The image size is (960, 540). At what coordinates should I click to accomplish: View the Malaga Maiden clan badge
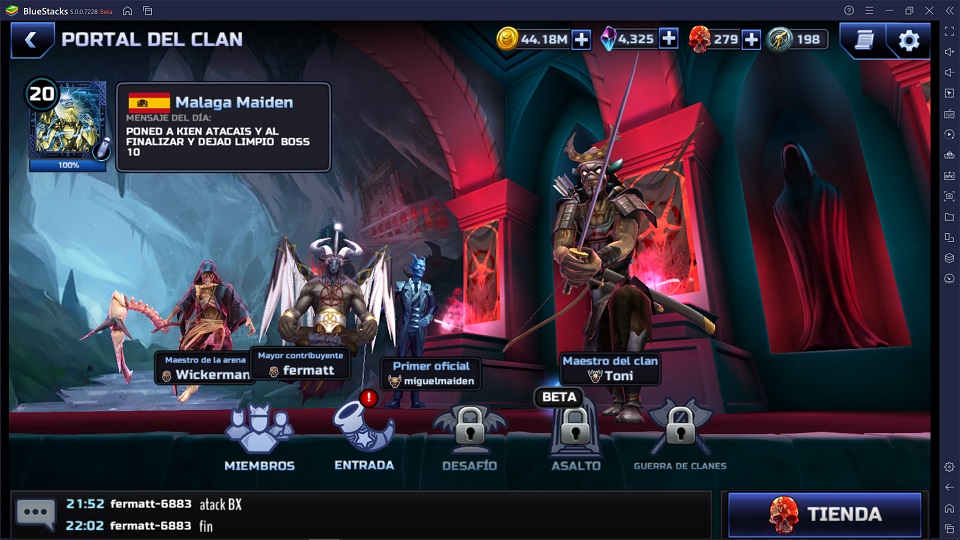click(x=67, y=126)
